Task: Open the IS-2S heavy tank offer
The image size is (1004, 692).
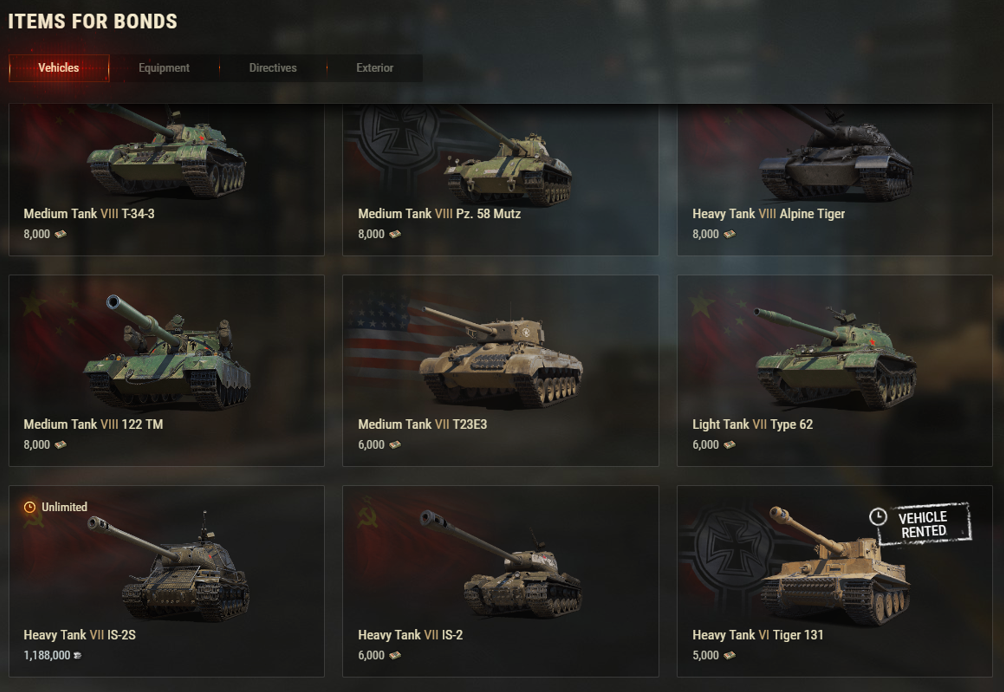Action: [x=166, y=581]
